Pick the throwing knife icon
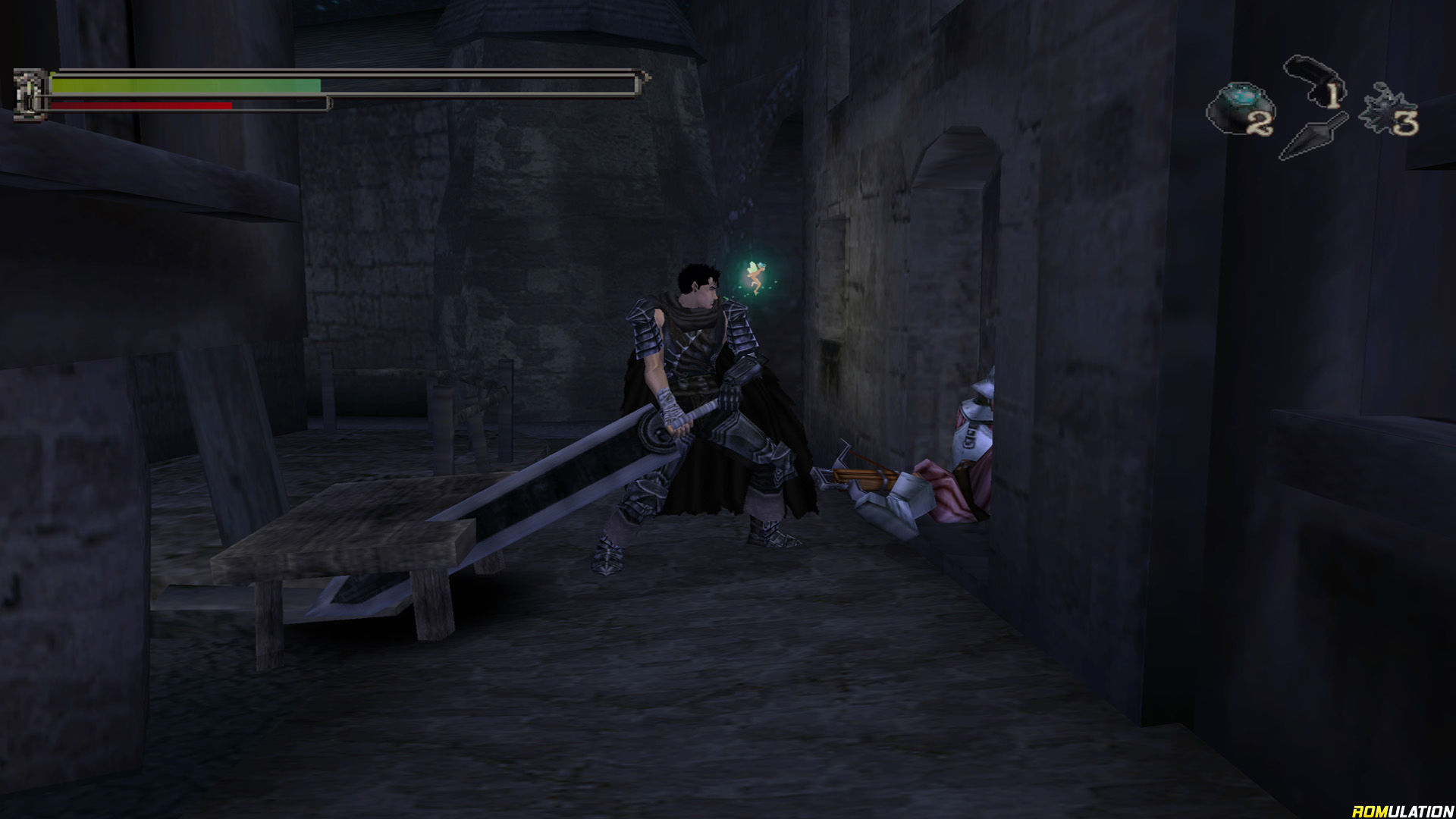This screenshot has width=1456, height=819. (1313, 136)
